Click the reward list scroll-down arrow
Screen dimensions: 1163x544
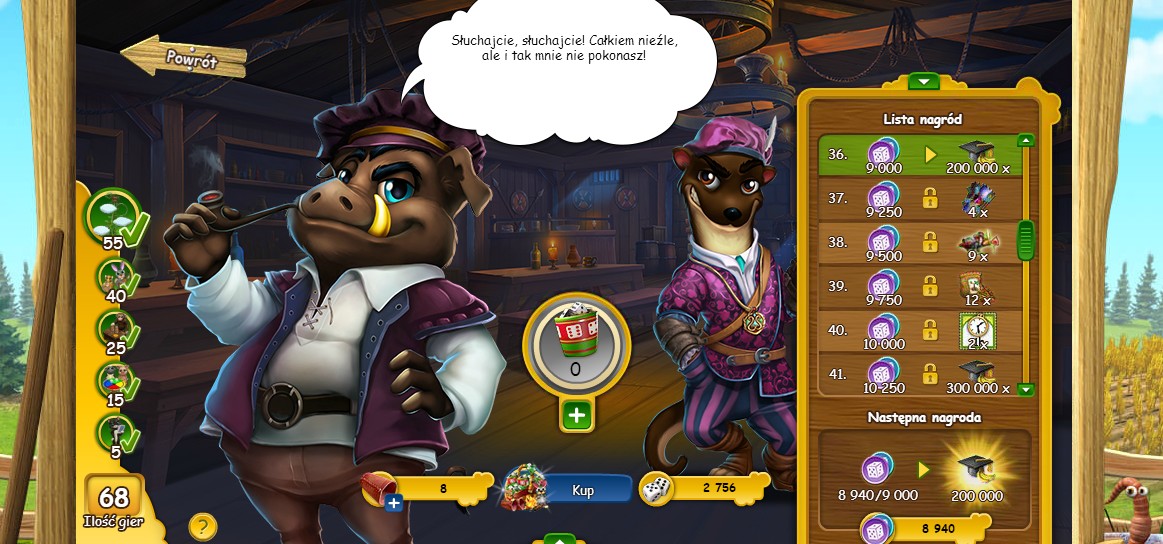(1025, 389)
